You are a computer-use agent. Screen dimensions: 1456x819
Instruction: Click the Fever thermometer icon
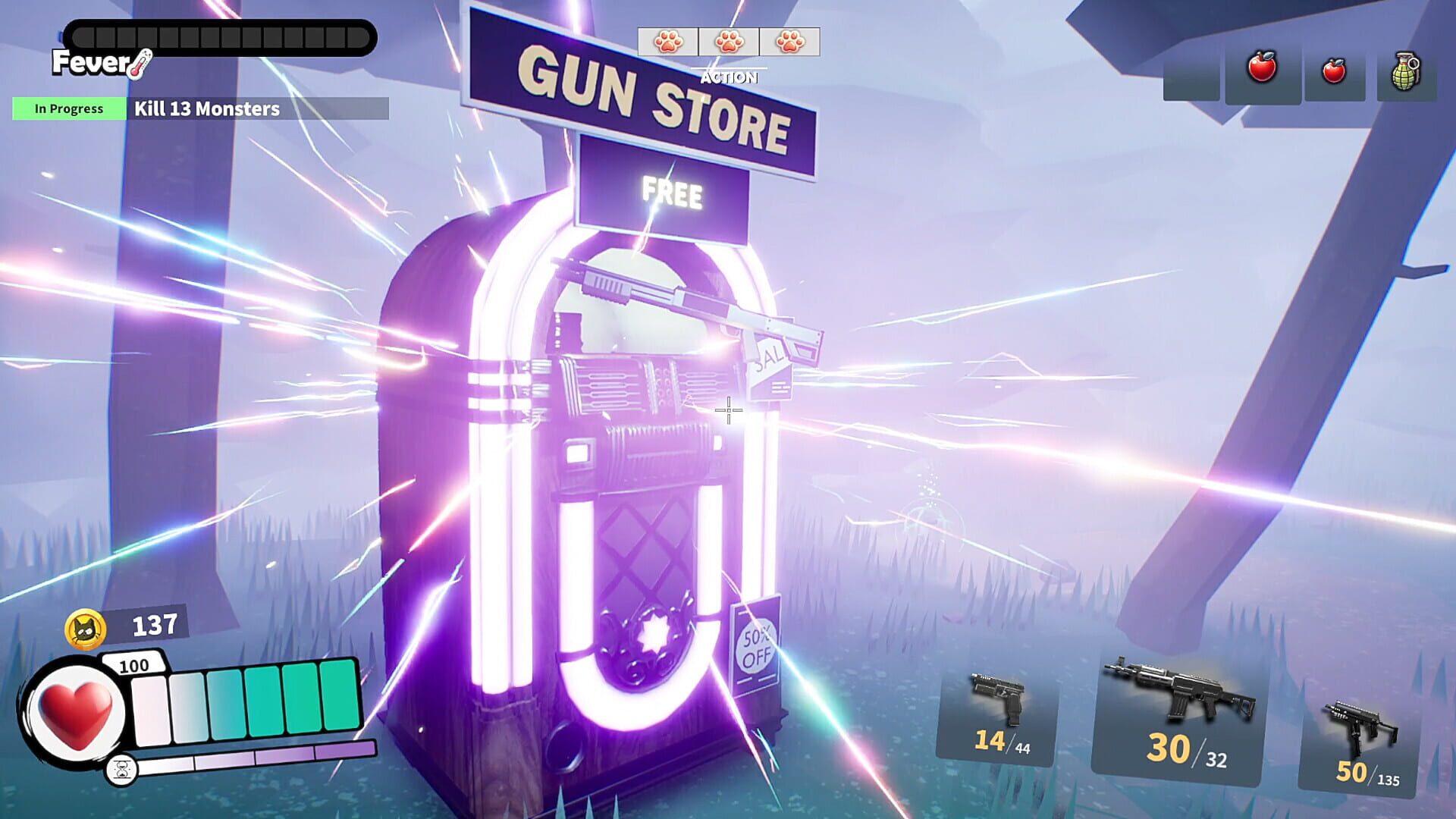pyautogui.click(x=139, y=64)
